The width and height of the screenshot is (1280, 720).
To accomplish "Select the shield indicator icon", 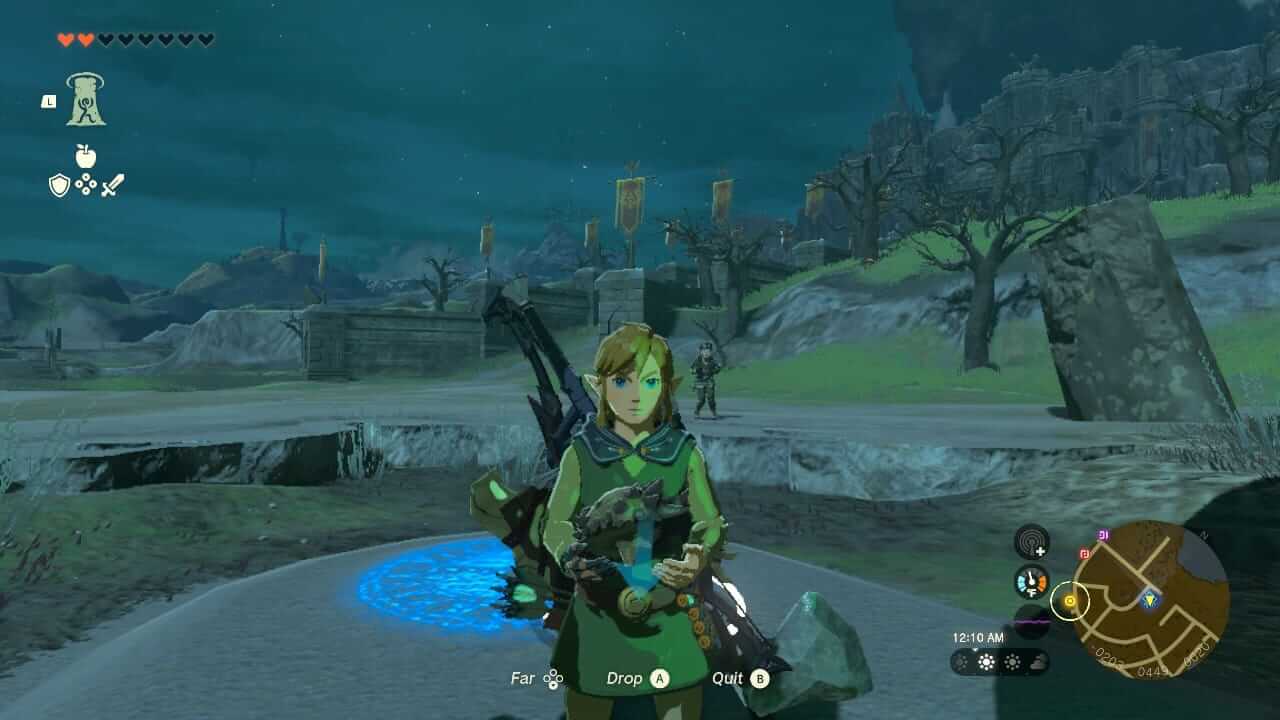I will point(59,183).
